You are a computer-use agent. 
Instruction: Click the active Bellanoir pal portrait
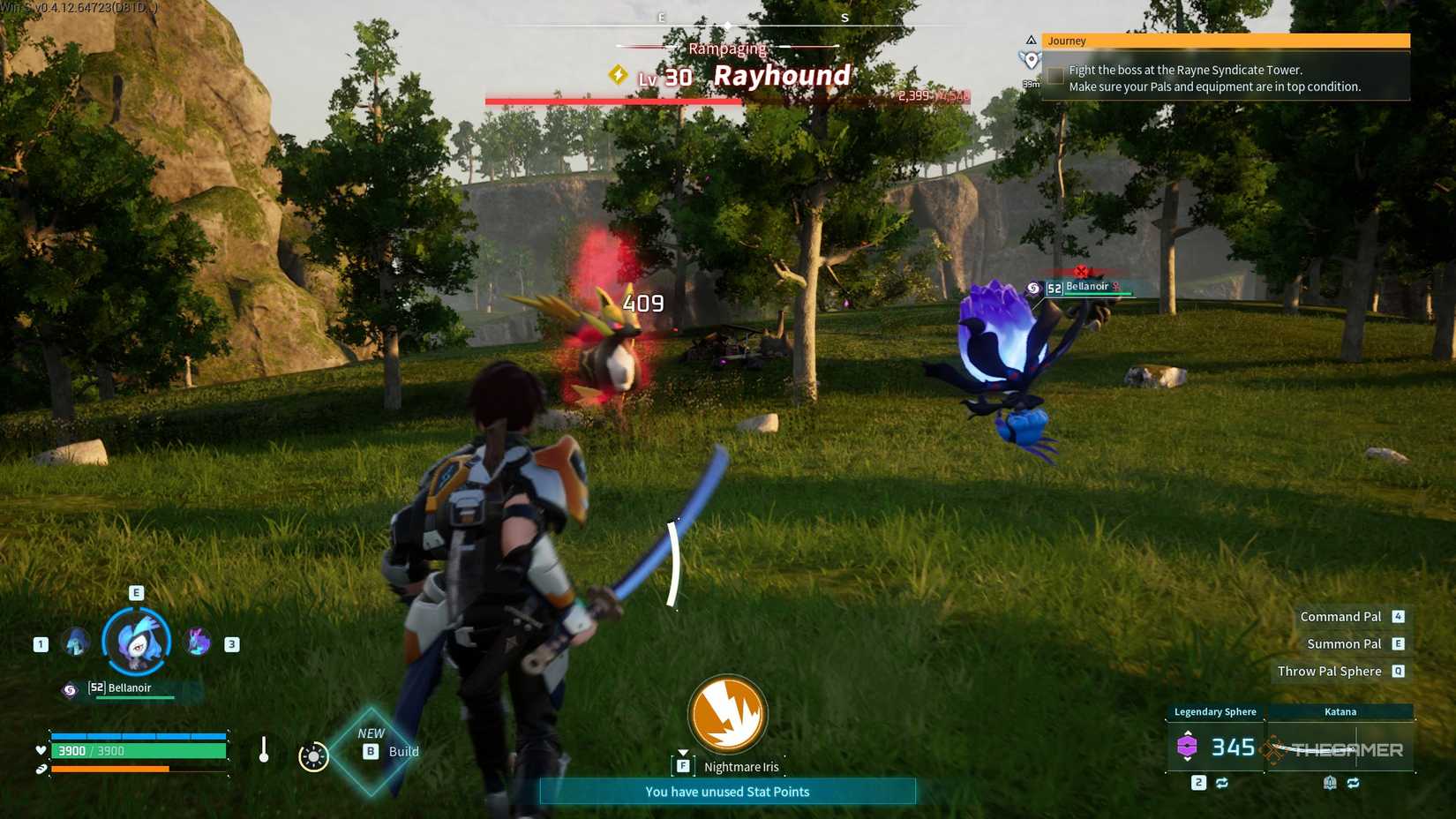pyautogui.click(x=135, y=641)
